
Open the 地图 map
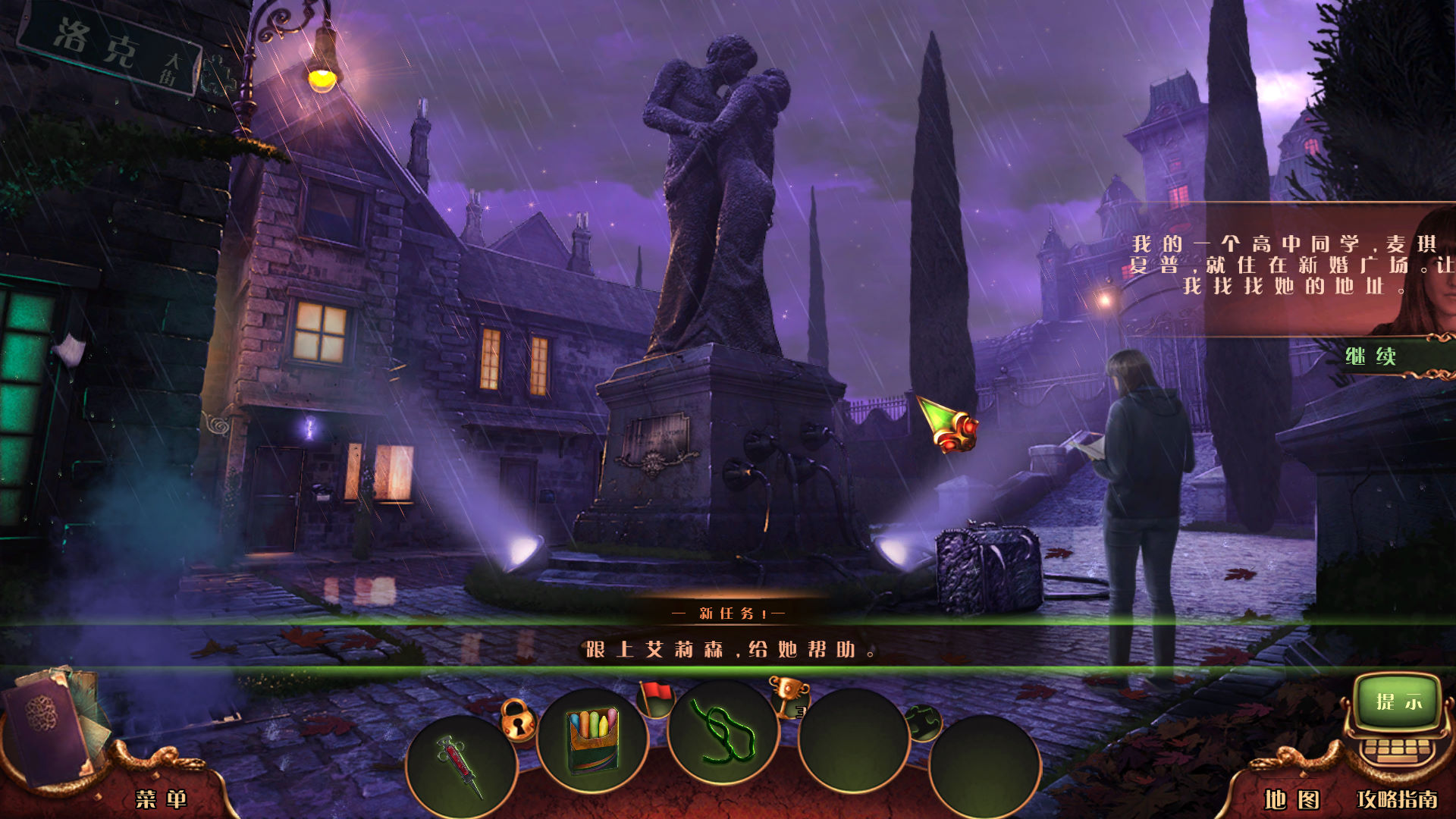click(1291, 799)
